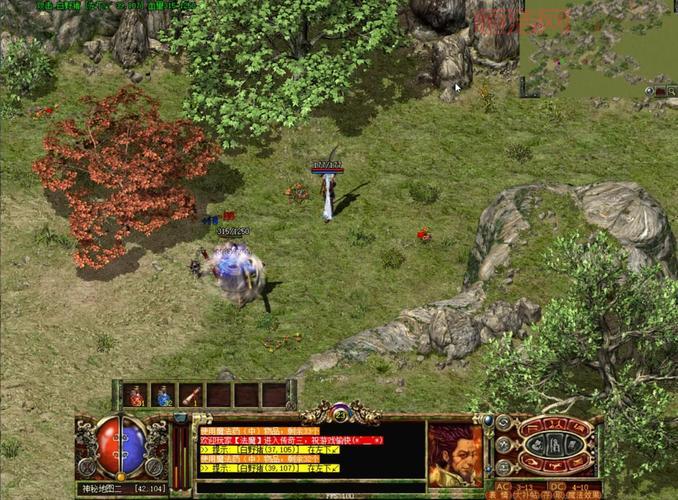
Task: Use the blue potion in the belt
Action: pos(163,395)
